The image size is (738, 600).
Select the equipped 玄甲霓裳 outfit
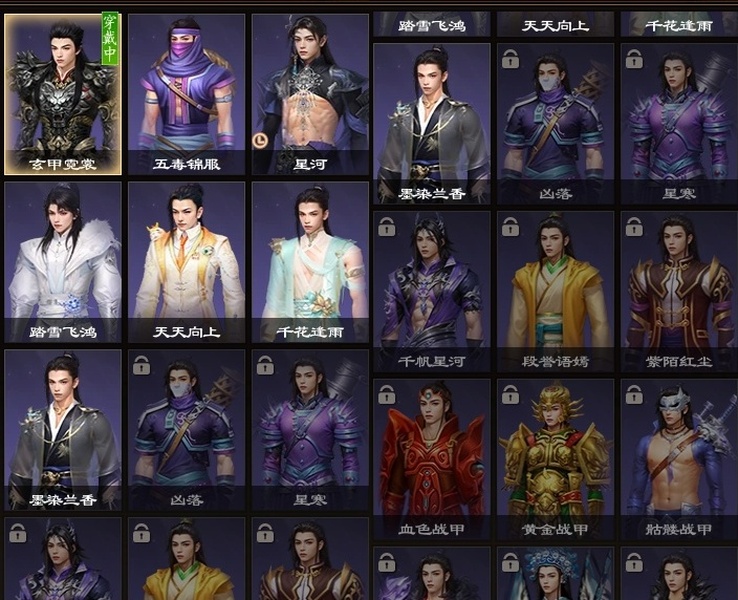pyautogui.click(x=63, y=94)
